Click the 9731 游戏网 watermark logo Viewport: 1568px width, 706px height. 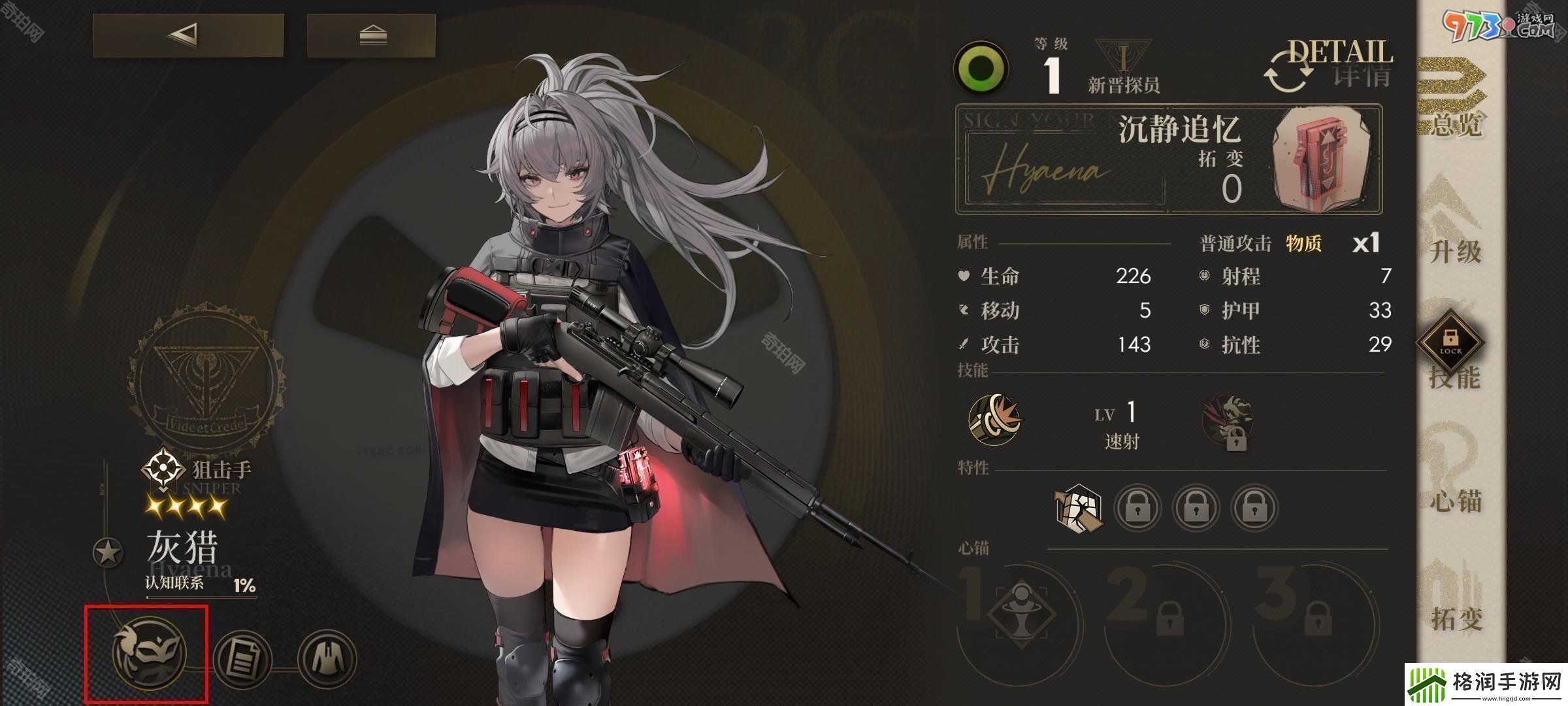click(x=1496, y=26)
